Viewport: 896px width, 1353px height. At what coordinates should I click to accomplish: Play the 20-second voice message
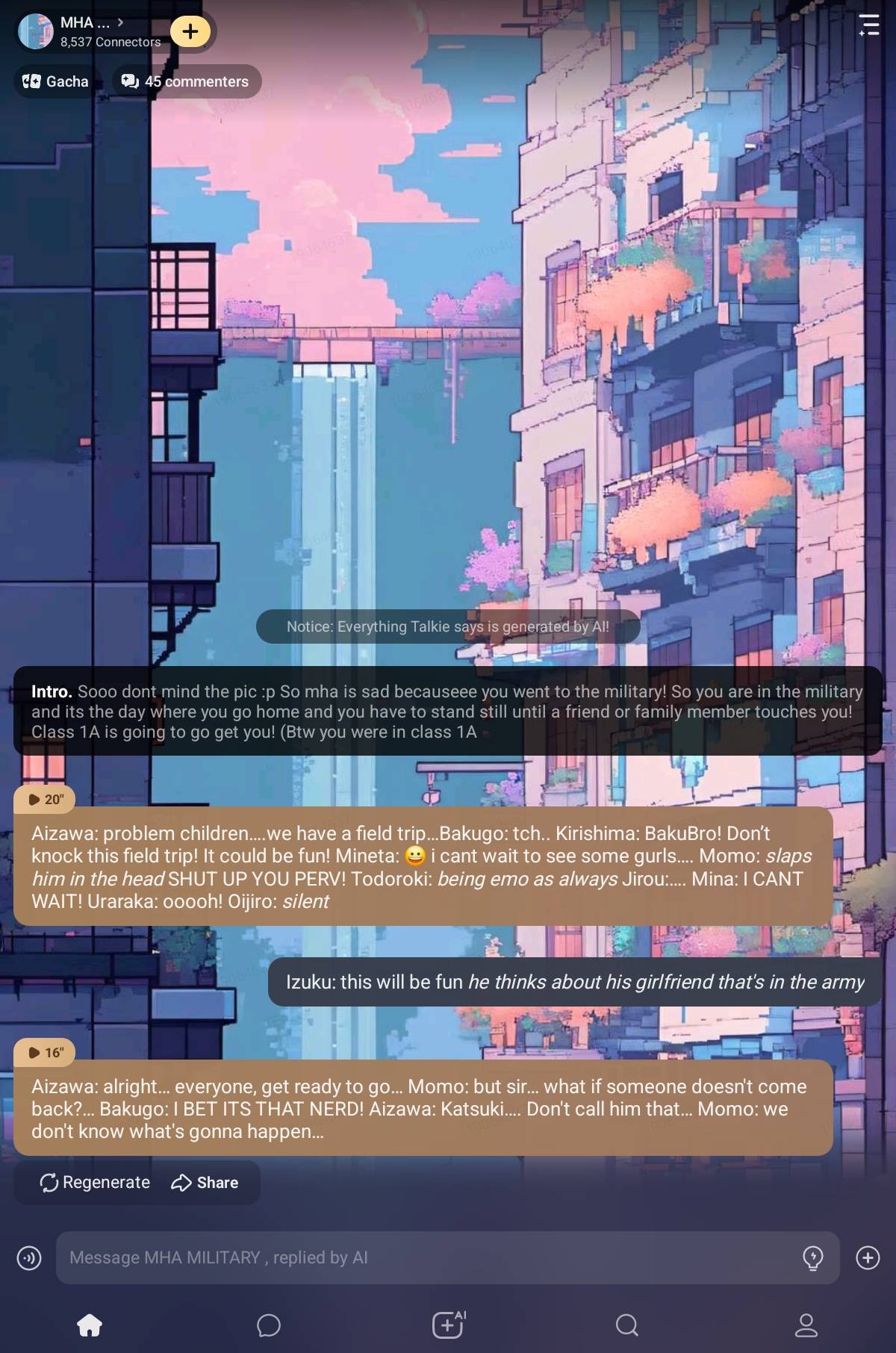[46, 799]
